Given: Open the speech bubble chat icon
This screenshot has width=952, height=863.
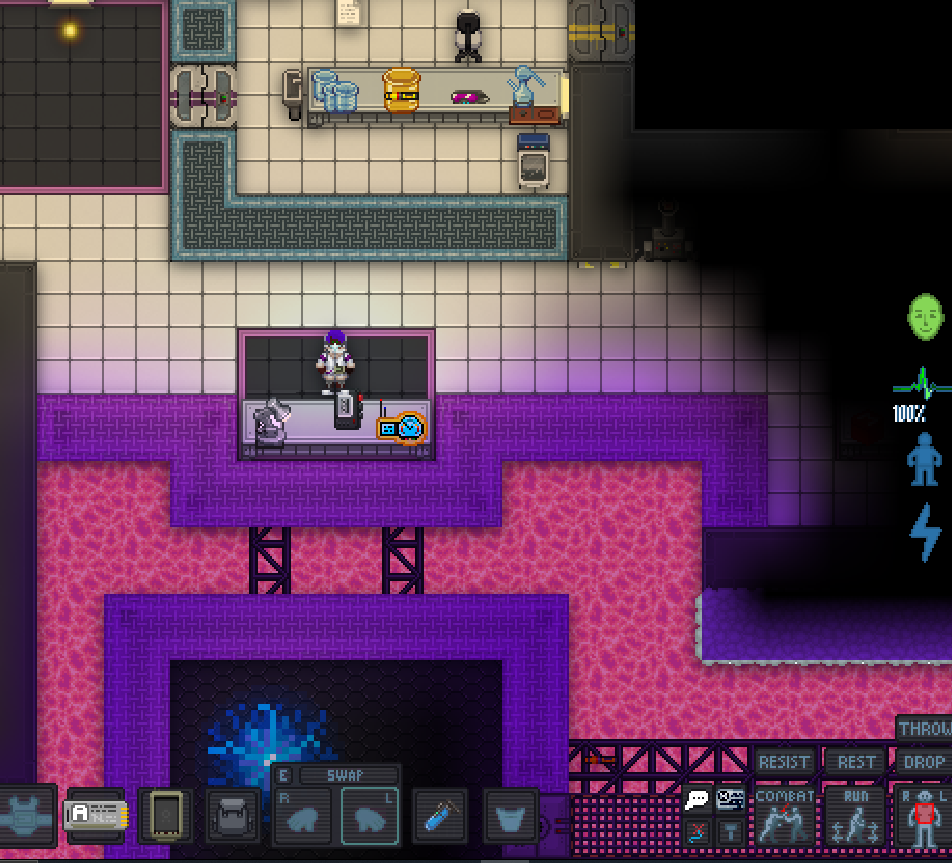Looking at the screenshot, I should pos(697,800).
